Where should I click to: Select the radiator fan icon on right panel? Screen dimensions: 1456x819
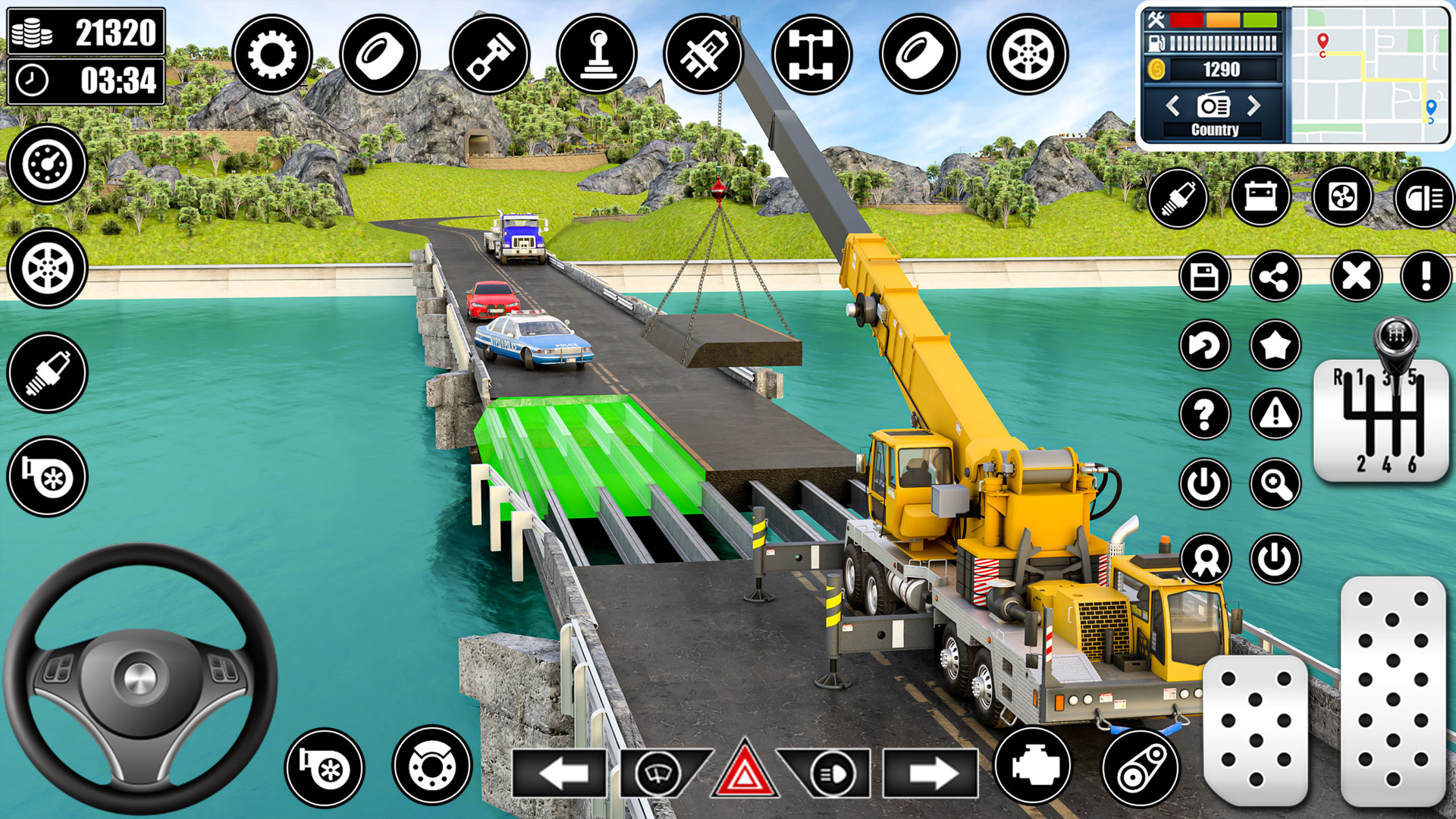[1345, 197]
